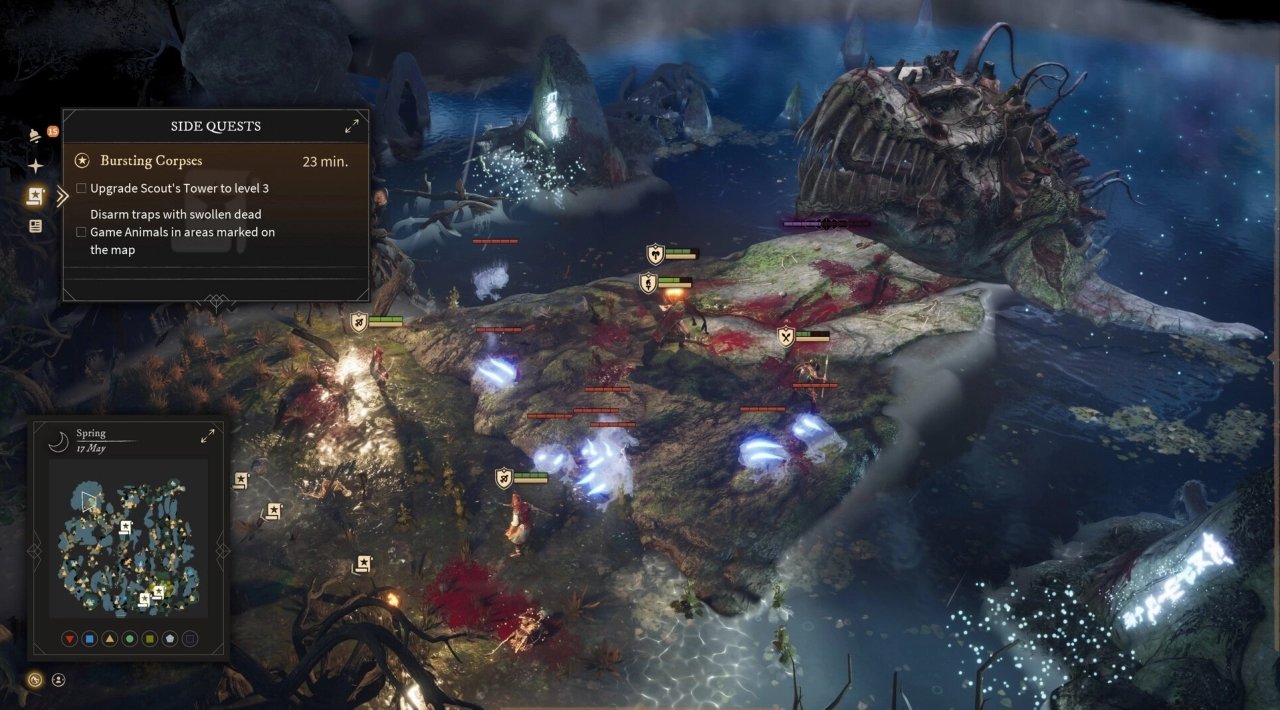Toggle the blue square map filter
Image resolution: width=1280 pixels, height=710 pixels.
coord(89,638)
